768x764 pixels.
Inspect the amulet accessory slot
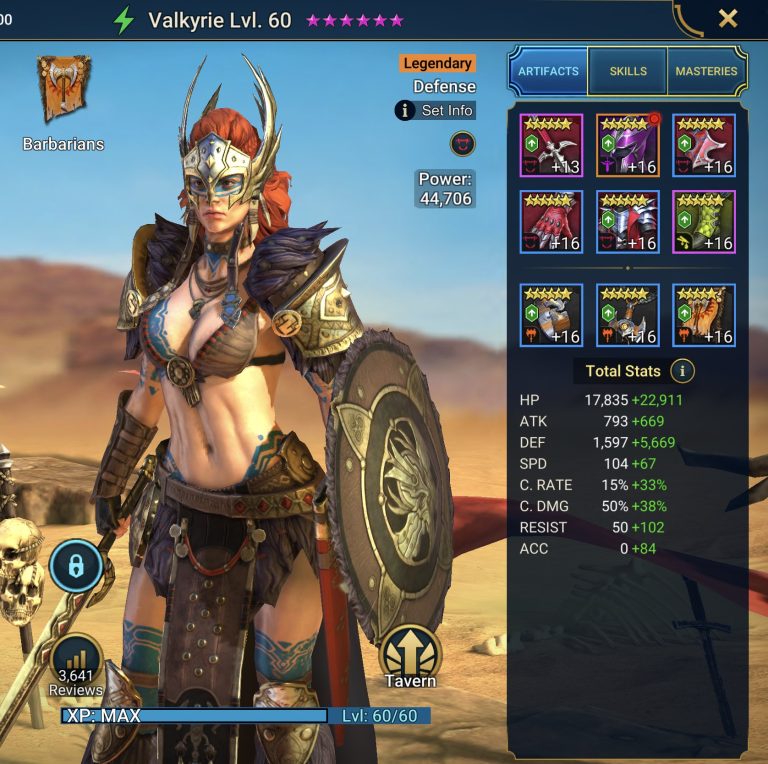point(627,315)
